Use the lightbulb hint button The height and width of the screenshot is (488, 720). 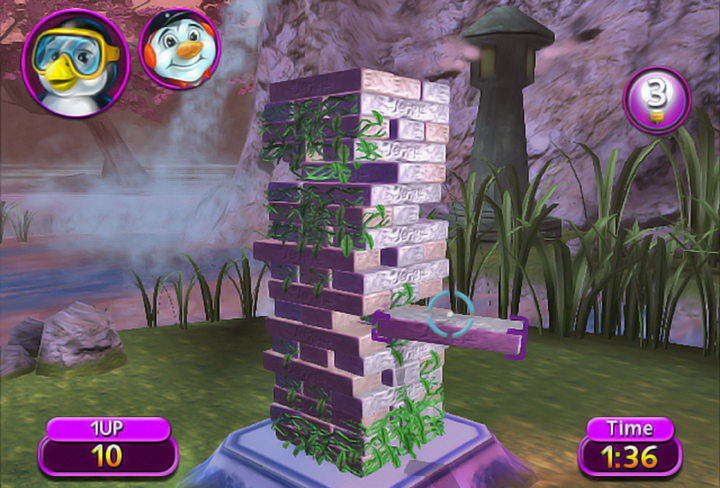click(x=656, y=100)
